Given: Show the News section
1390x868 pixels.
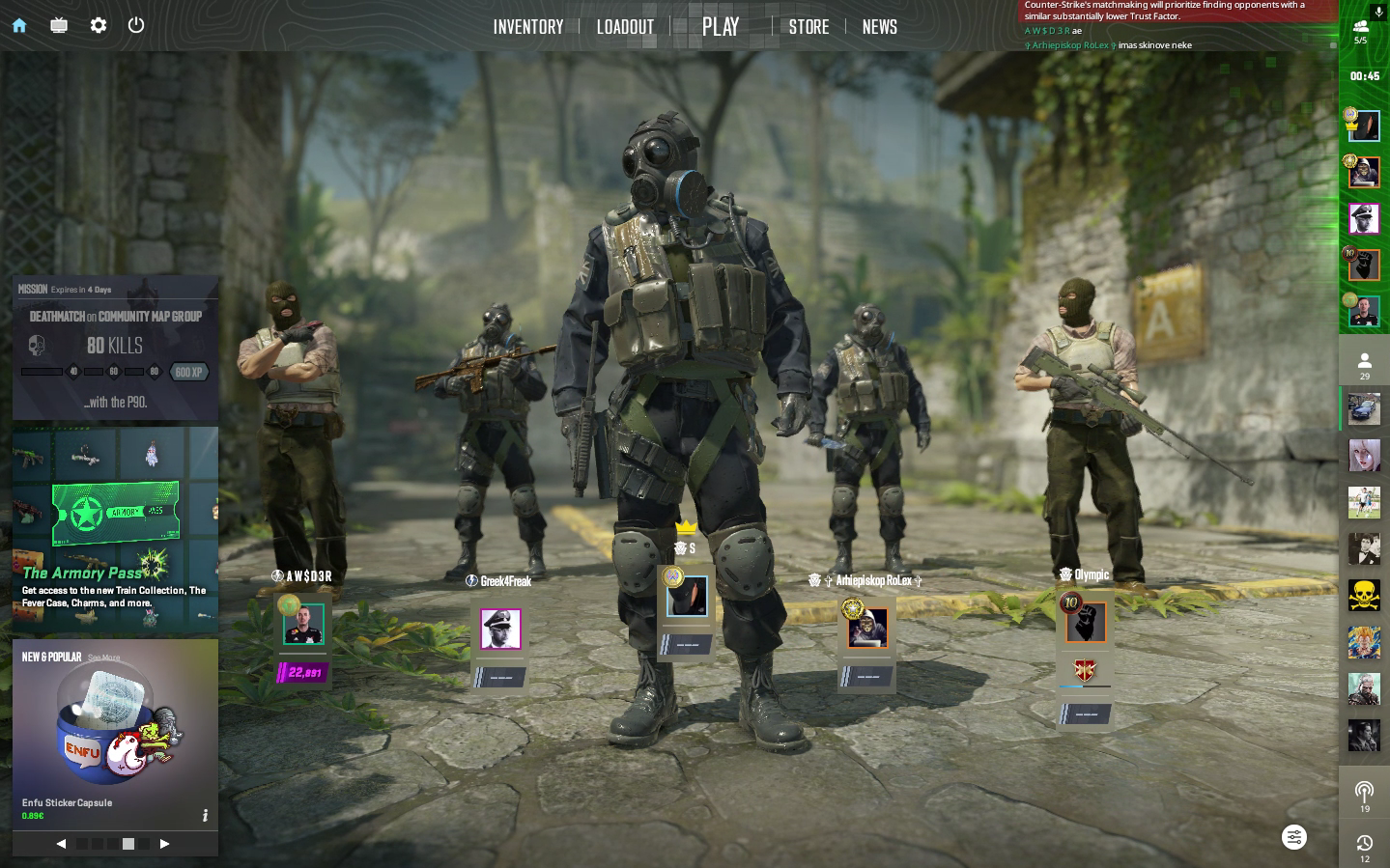Looking at the screenshot, I should tap(879, 27).
